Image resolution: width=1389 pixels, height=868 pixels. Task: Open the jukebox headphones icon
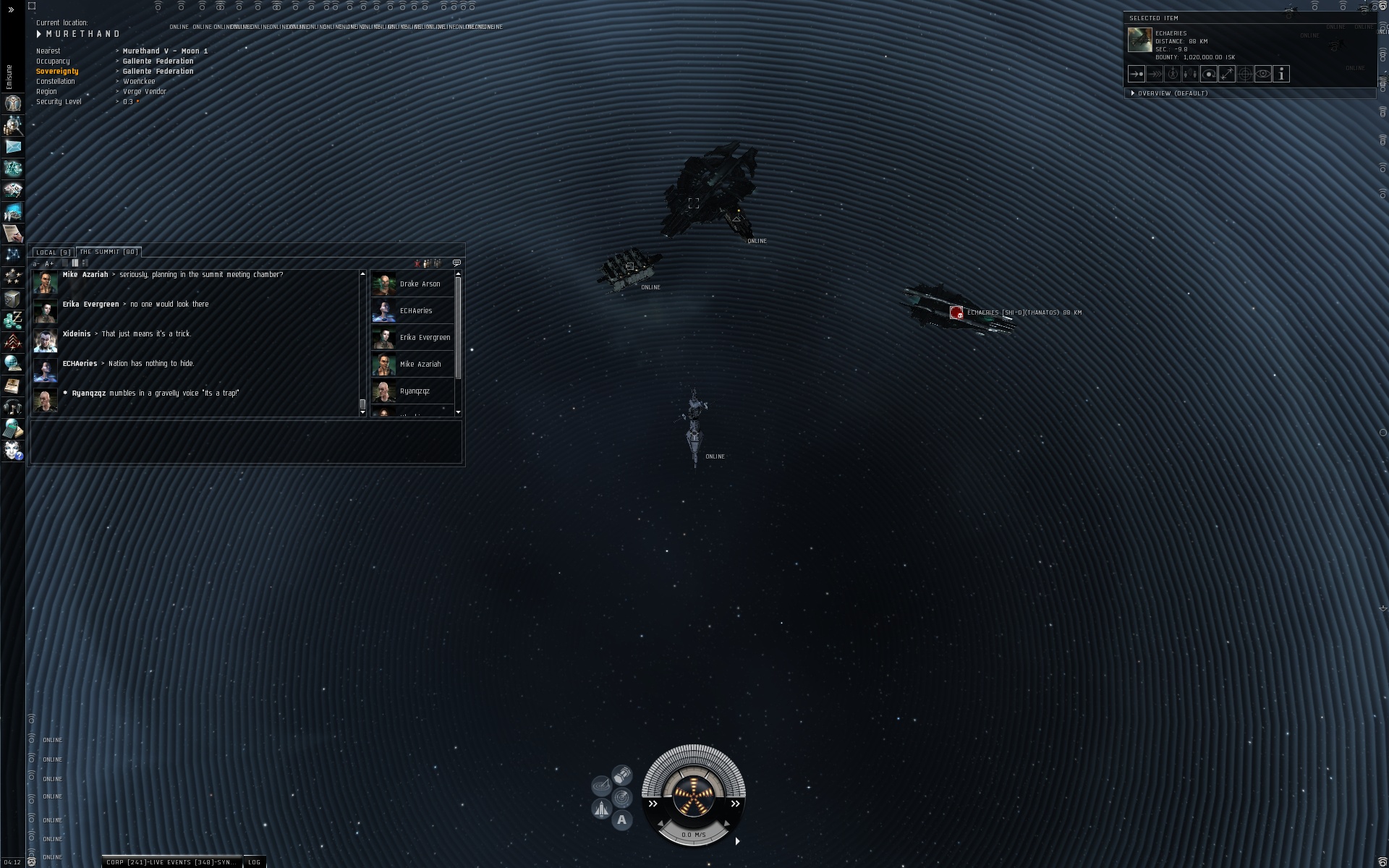click(x=12, y=407)
